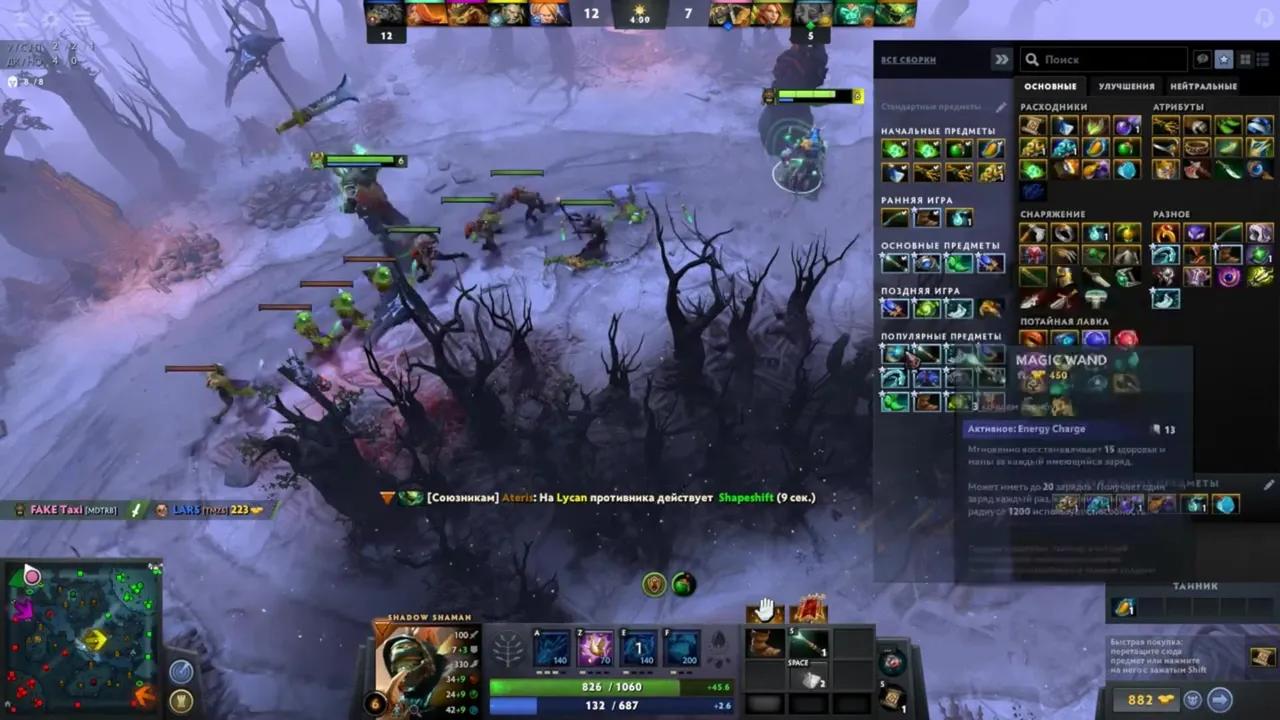Open the НЕЙТРАЛЬНЫЕ items tab
The image size is (1280, 720).
tap(1205, 87)
